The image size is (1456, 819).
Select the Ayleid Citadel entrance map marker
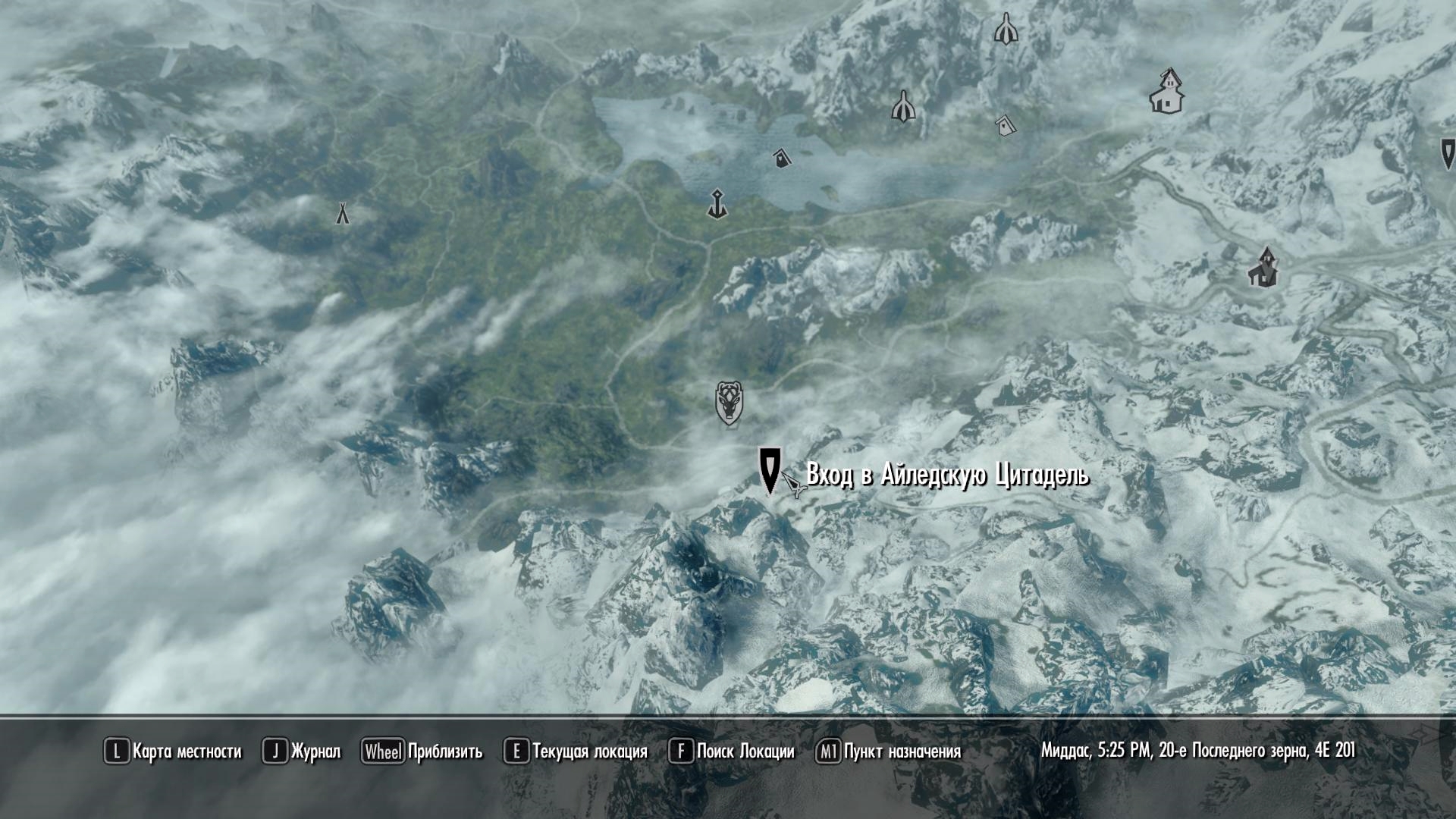tap(770, 469)
